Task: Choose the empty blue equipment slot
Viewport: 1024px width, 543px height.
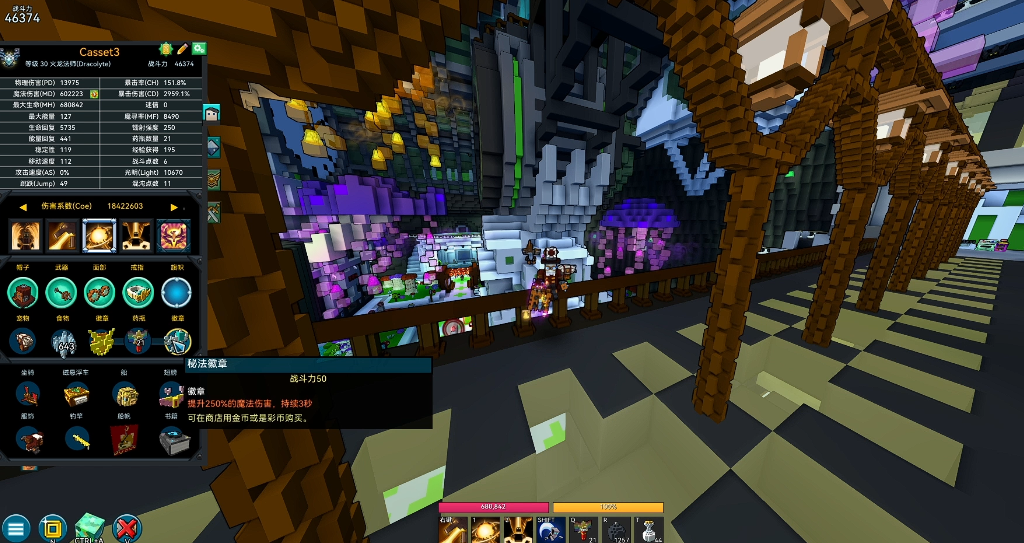Action: [177, 293]
